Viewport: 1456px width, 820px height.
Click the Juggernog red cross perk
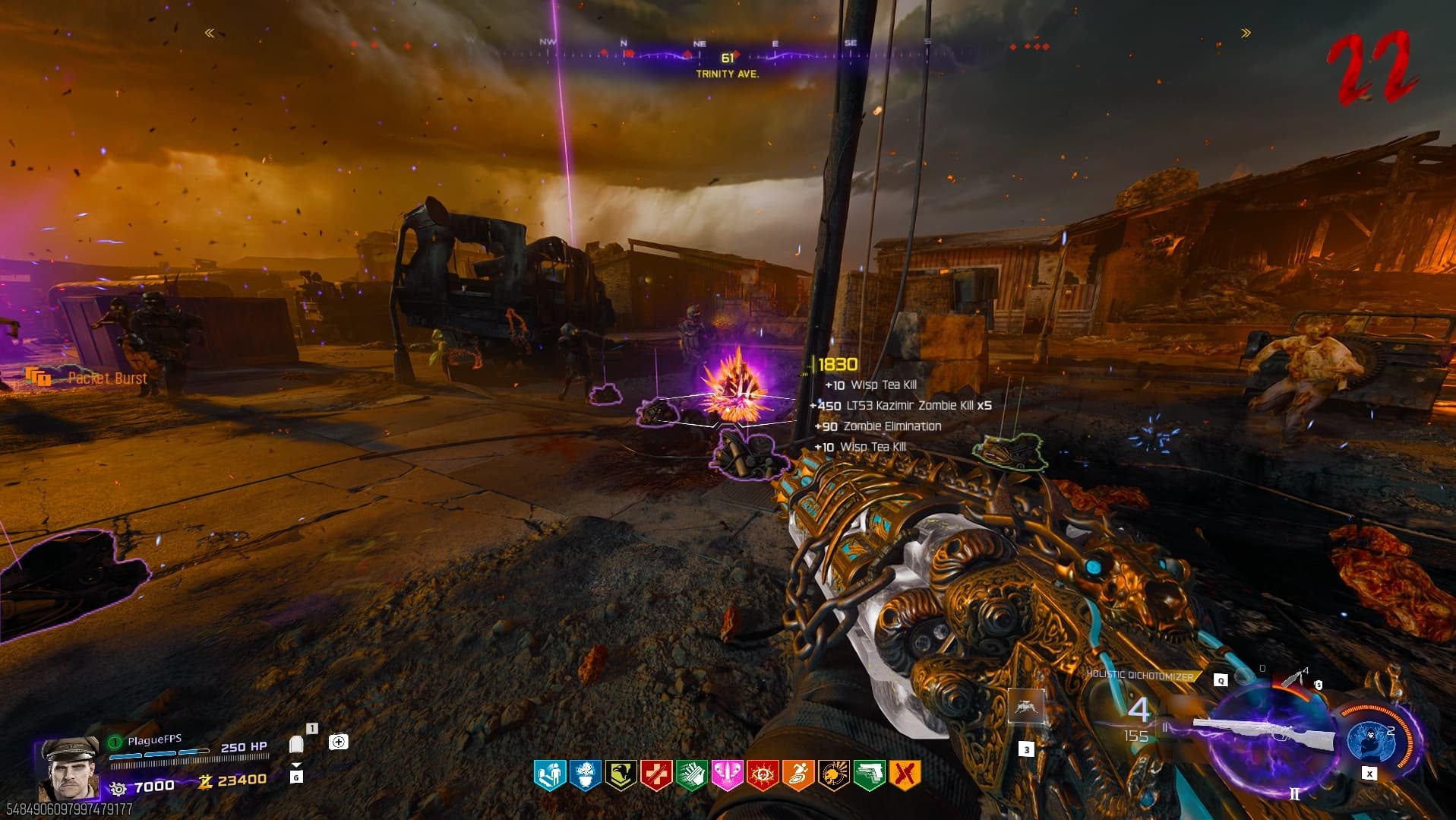tap(656, 776)
